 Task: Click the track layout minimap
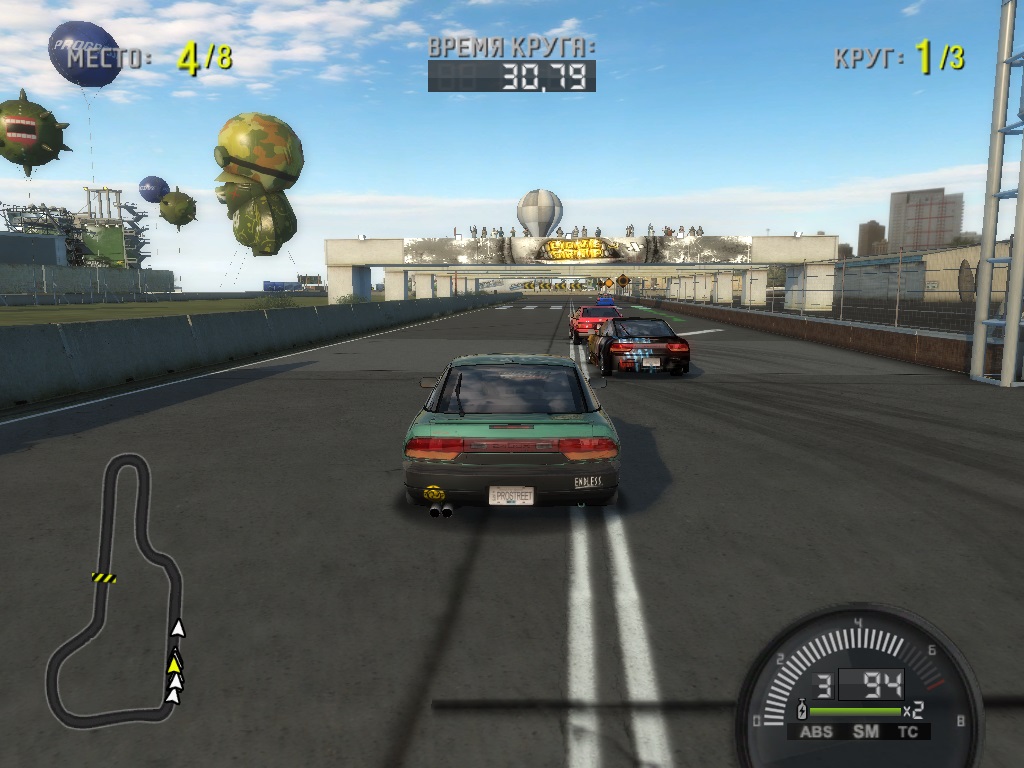pyautogui.click(x=115, y=590)
